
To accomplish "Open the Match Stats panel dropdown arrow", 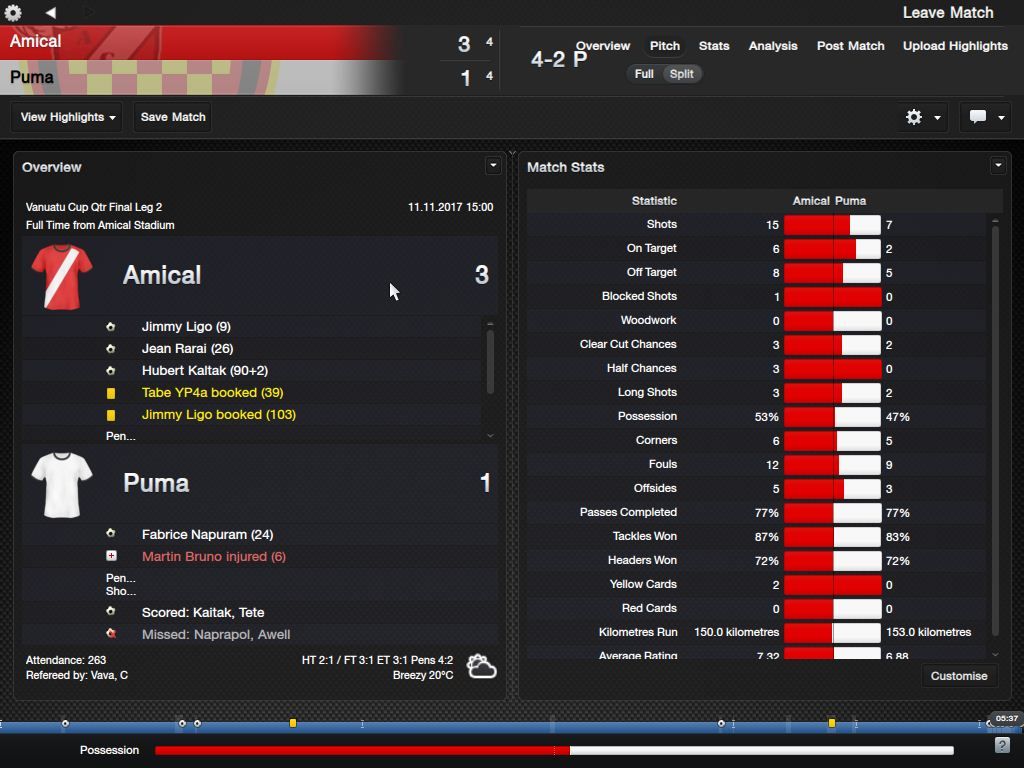I will click(997, 166).
